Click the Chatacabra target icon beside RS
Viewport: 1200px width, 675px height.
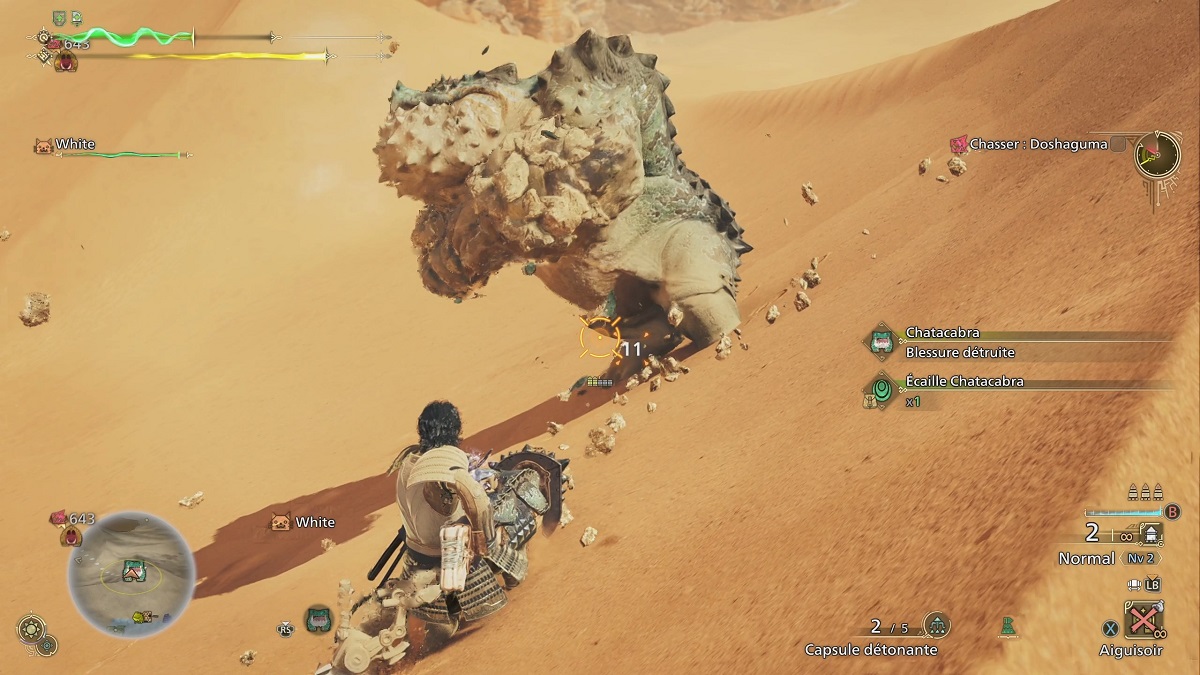pyautogui.click(x=318, y=619)
